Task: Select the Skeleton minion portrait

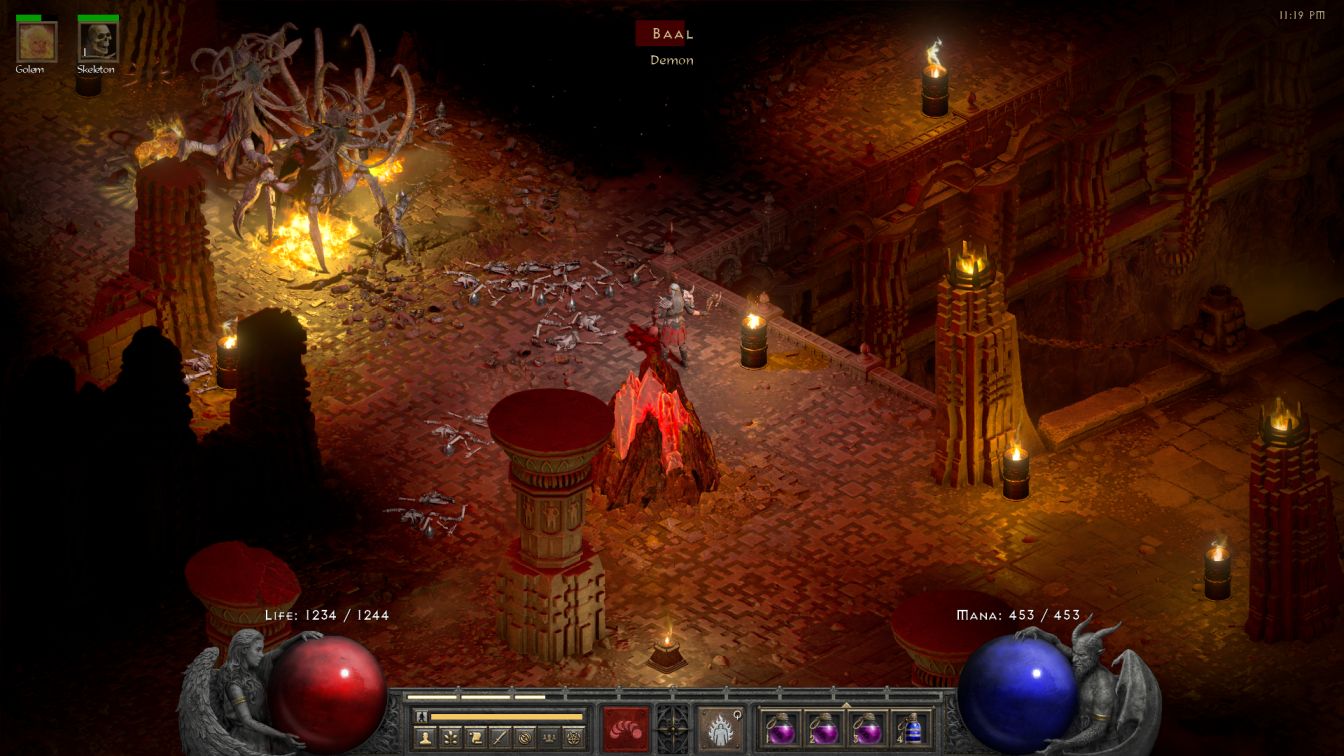Action: click(x=98, y=41)
